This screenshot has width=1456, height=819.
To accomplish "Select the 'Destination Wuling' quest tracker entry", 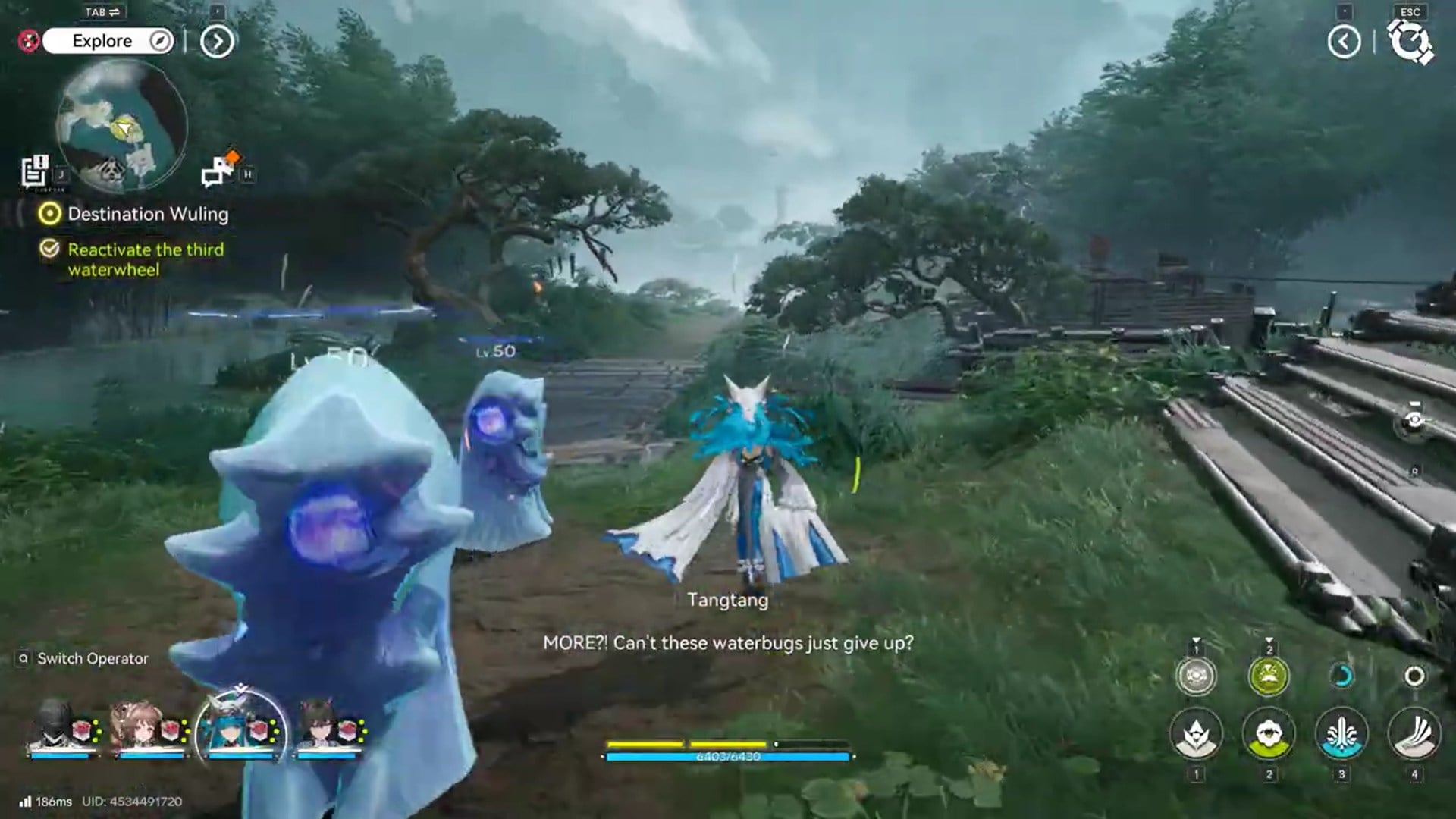I will [148, 214].
